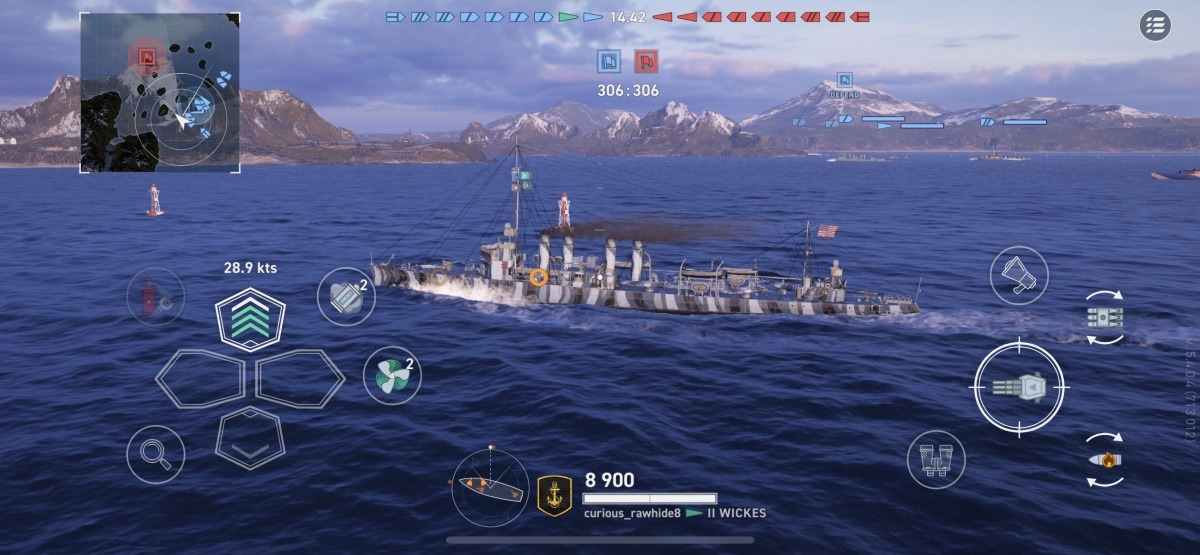1200x555 pixels.
Task: Switch weapon to torpedo launchers
Action: click(1104, 318)
